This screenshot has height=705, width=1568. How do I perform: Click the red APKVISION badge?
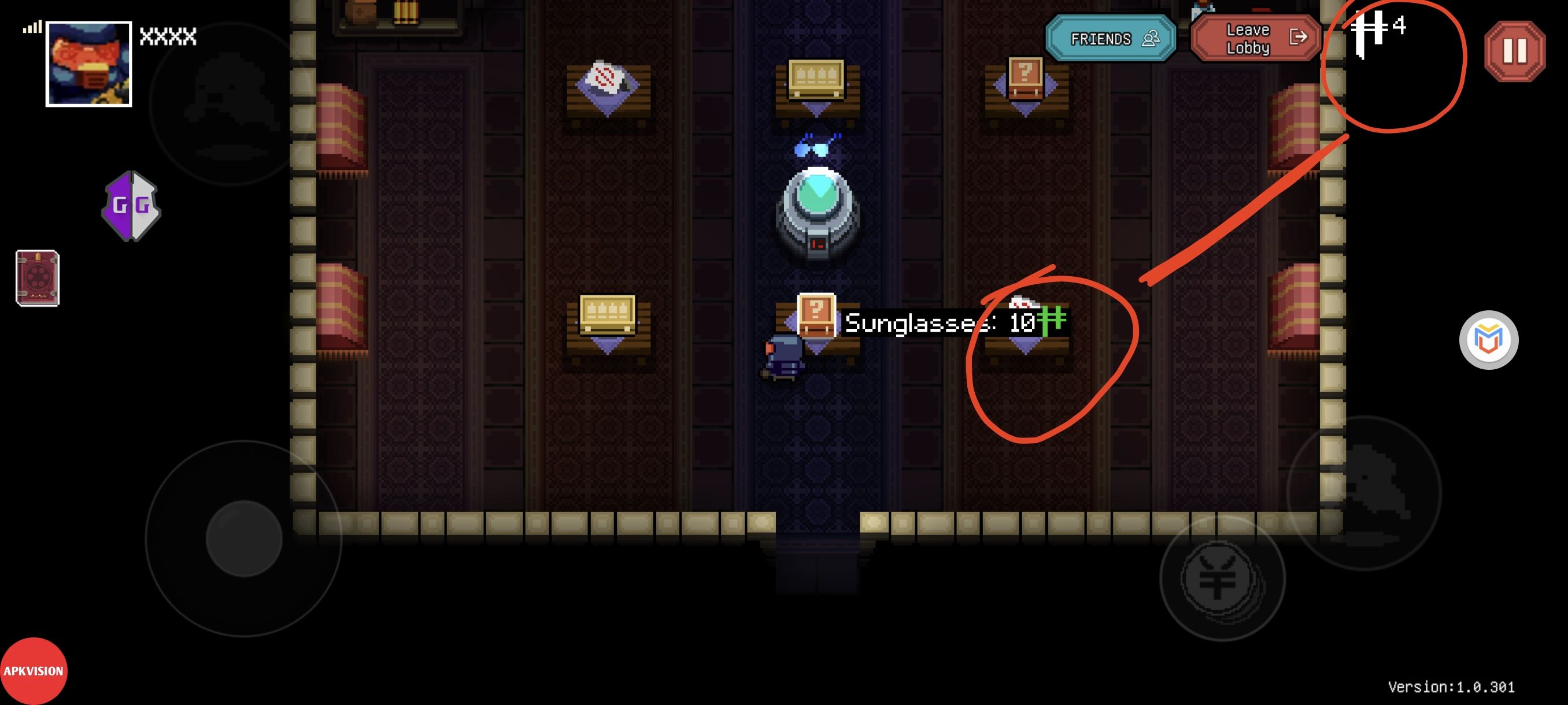34,671
